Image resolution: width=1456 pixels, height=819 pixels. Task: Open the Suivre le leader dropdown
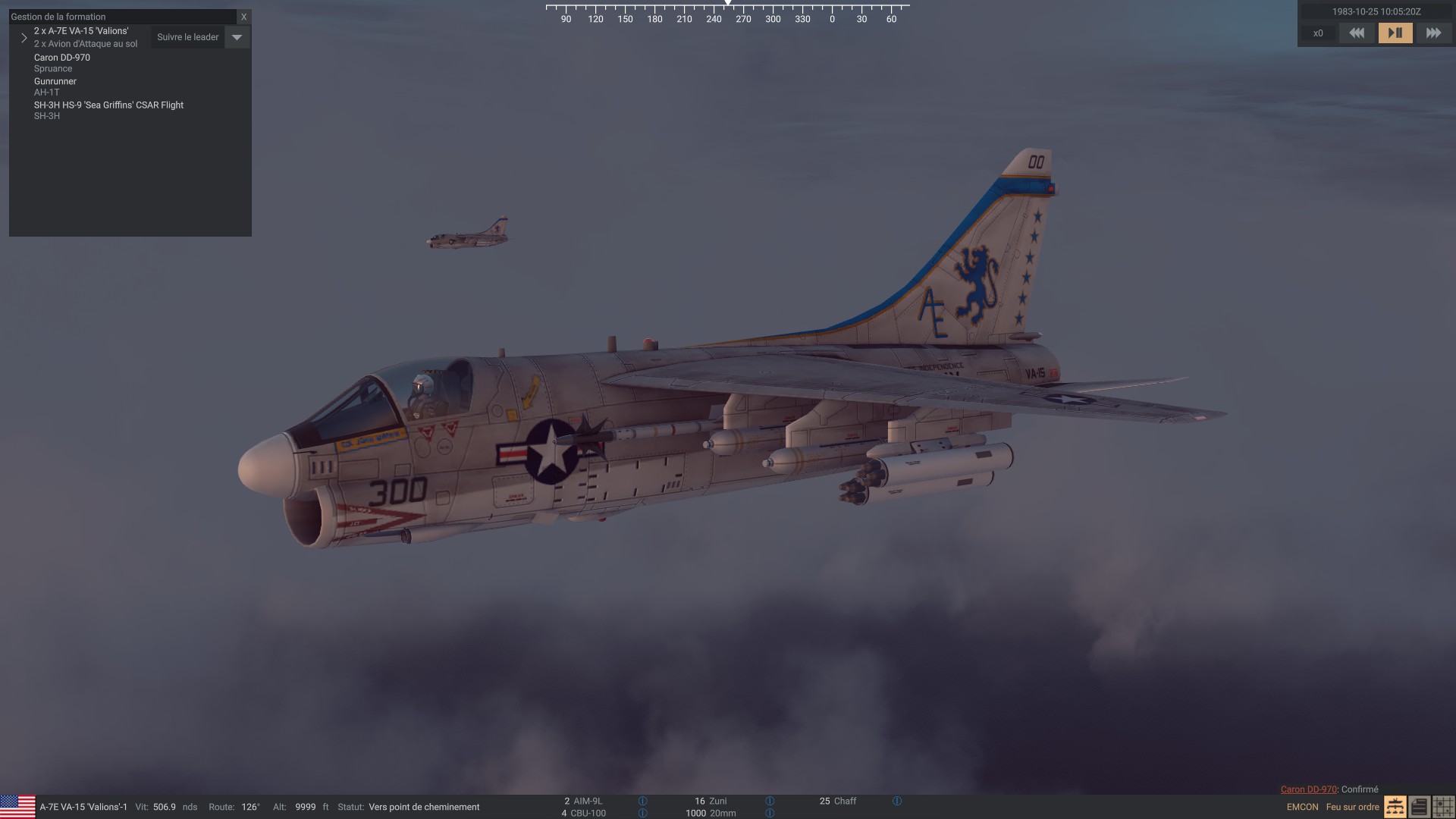click(237, 37)
